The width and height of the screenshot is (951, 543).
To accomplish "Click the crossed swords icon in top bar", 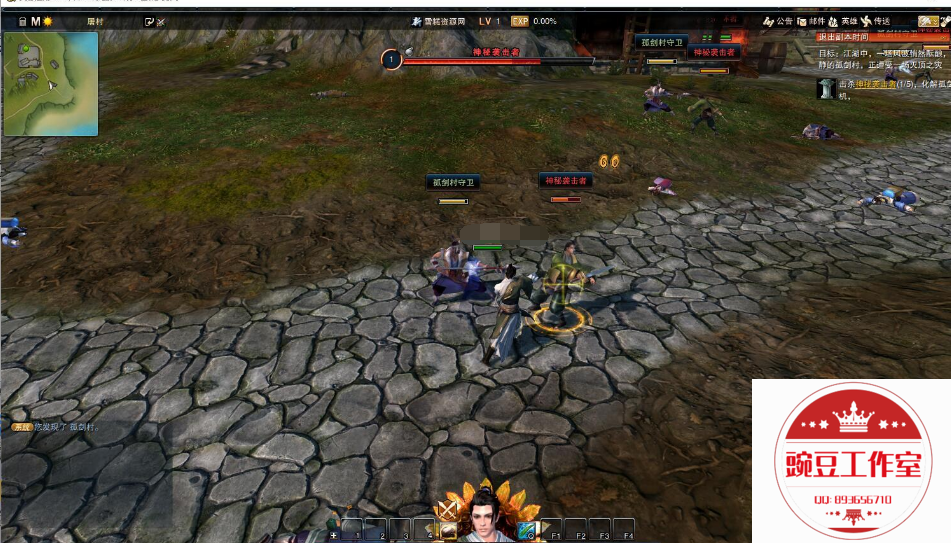I will point(162,21).
